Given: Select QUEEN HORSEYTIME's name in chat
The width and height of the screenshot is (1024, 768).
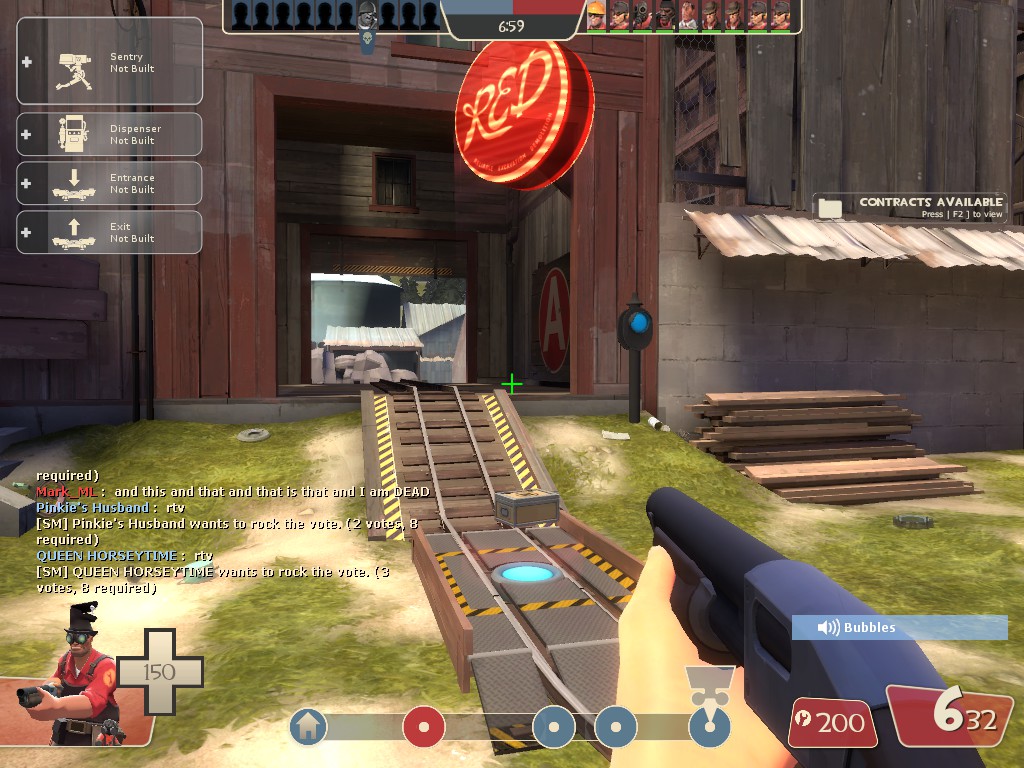Looking at the screenshot, I should (x=107, y=555).
